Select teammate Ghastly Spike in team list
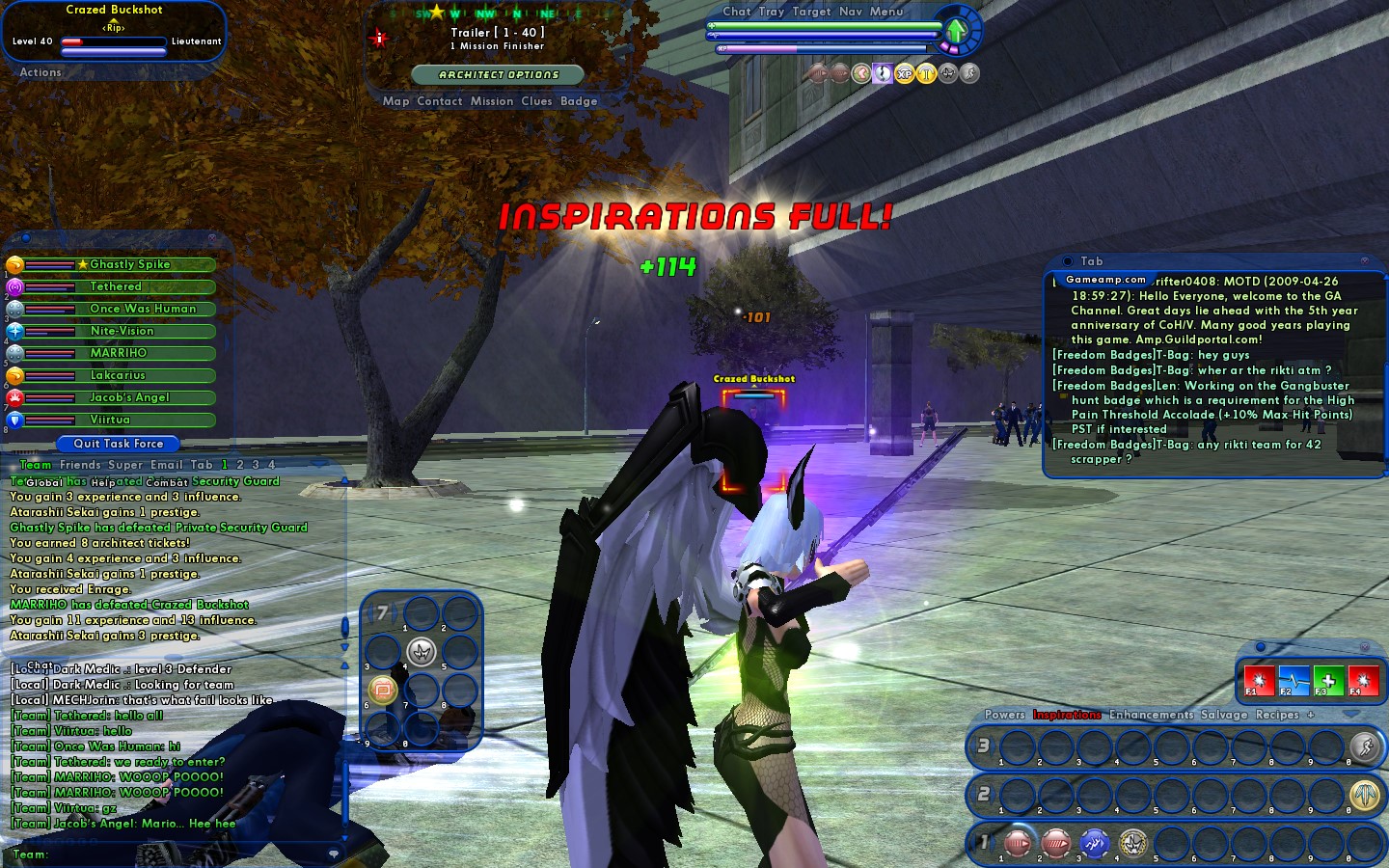The image size is (1389, 868). click(x=129, y=264)
